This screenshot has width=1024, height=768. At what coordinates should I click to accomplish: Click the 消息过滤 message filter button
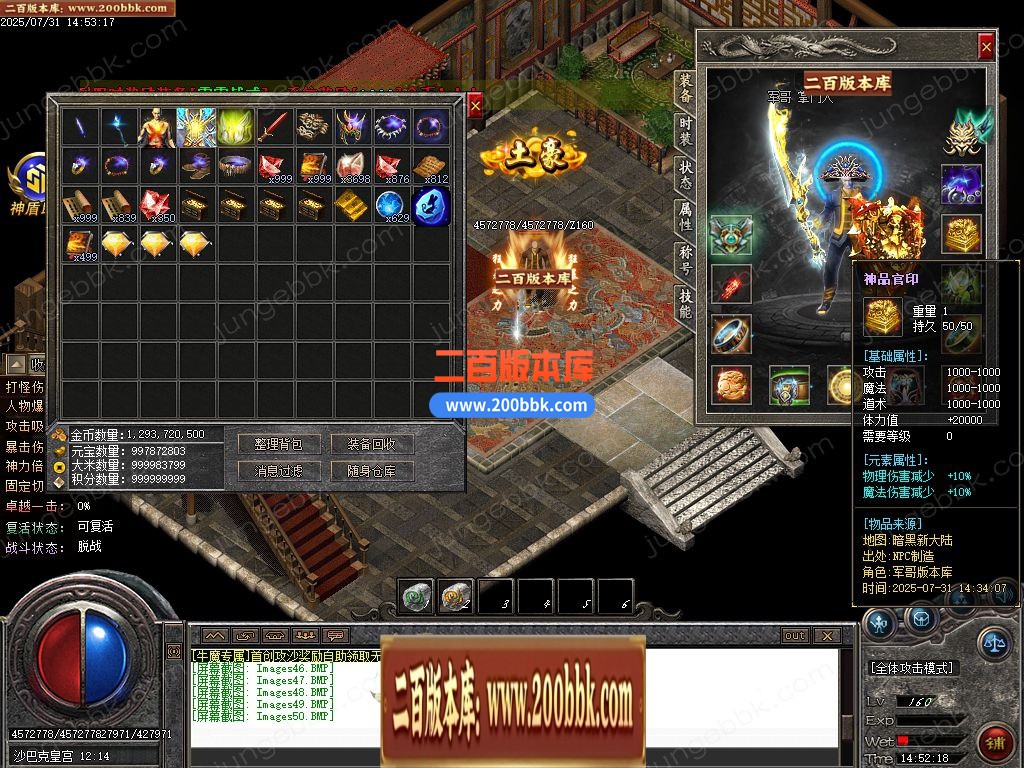tap(278, 471)
